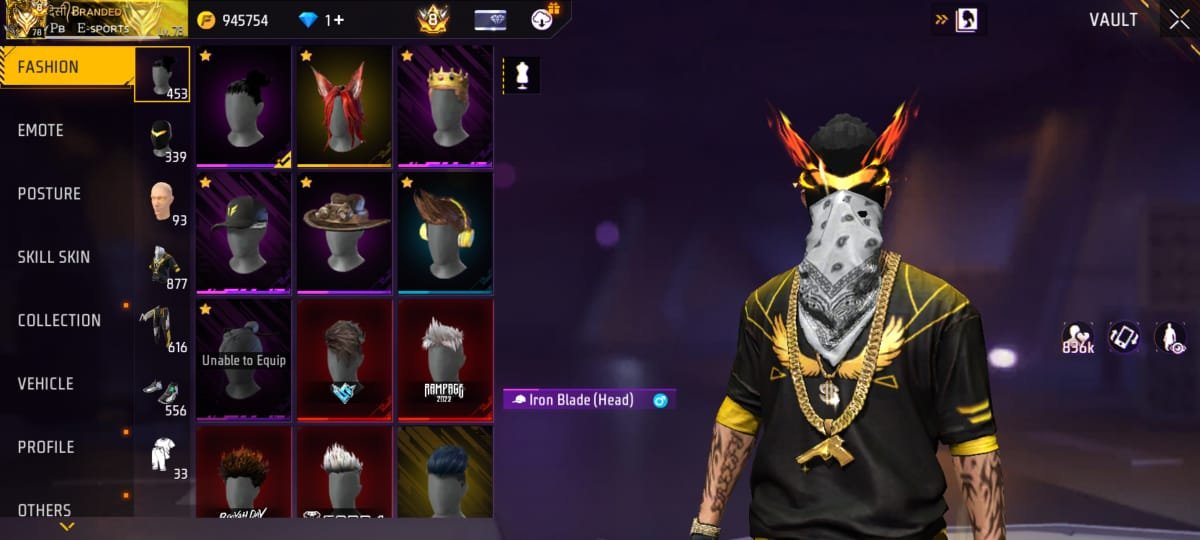1200x540 pixels.
Task: Select the black cap with yellow logo
Action: [x=243, y=233]
